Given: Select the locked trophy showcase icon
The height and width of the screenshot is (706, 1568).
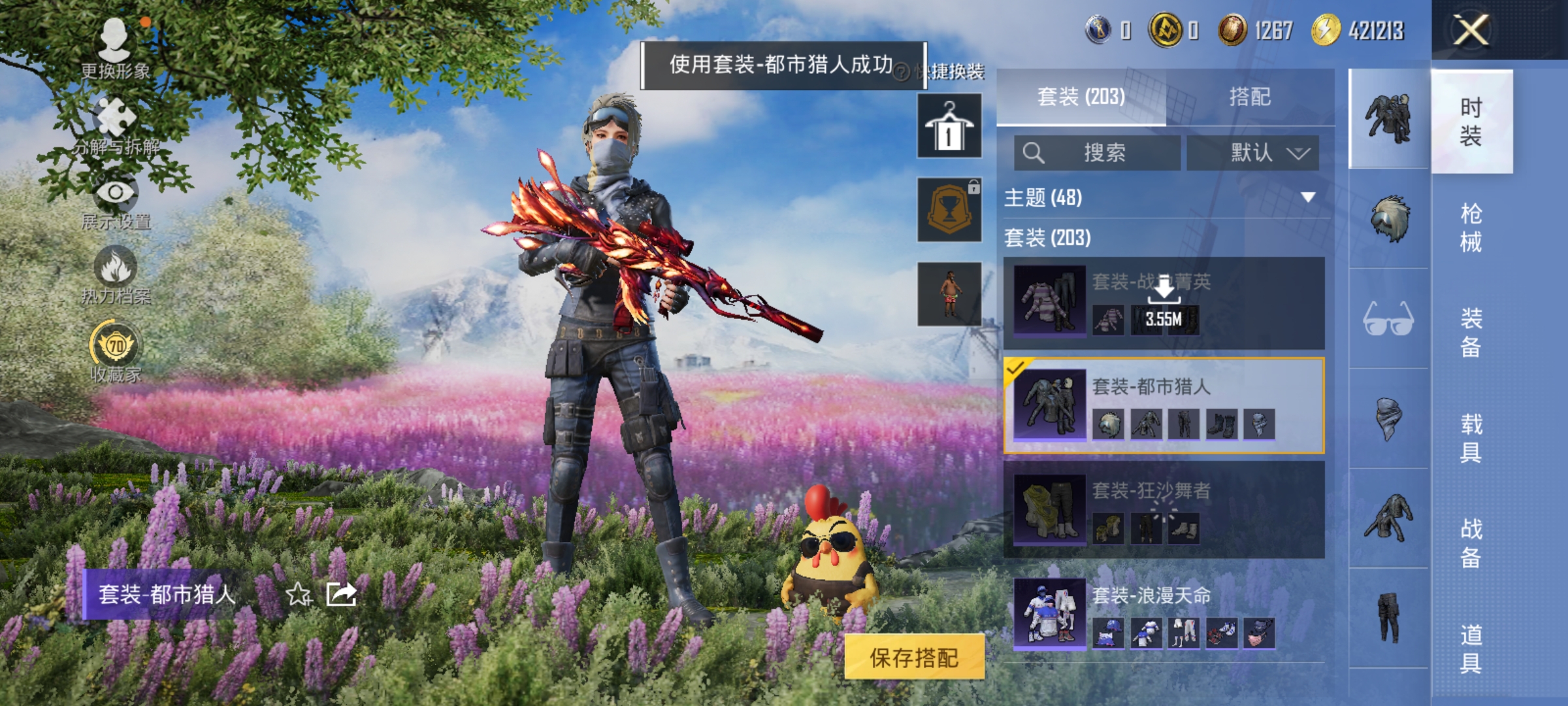Looking at the screenshot, I should (949, 209).
